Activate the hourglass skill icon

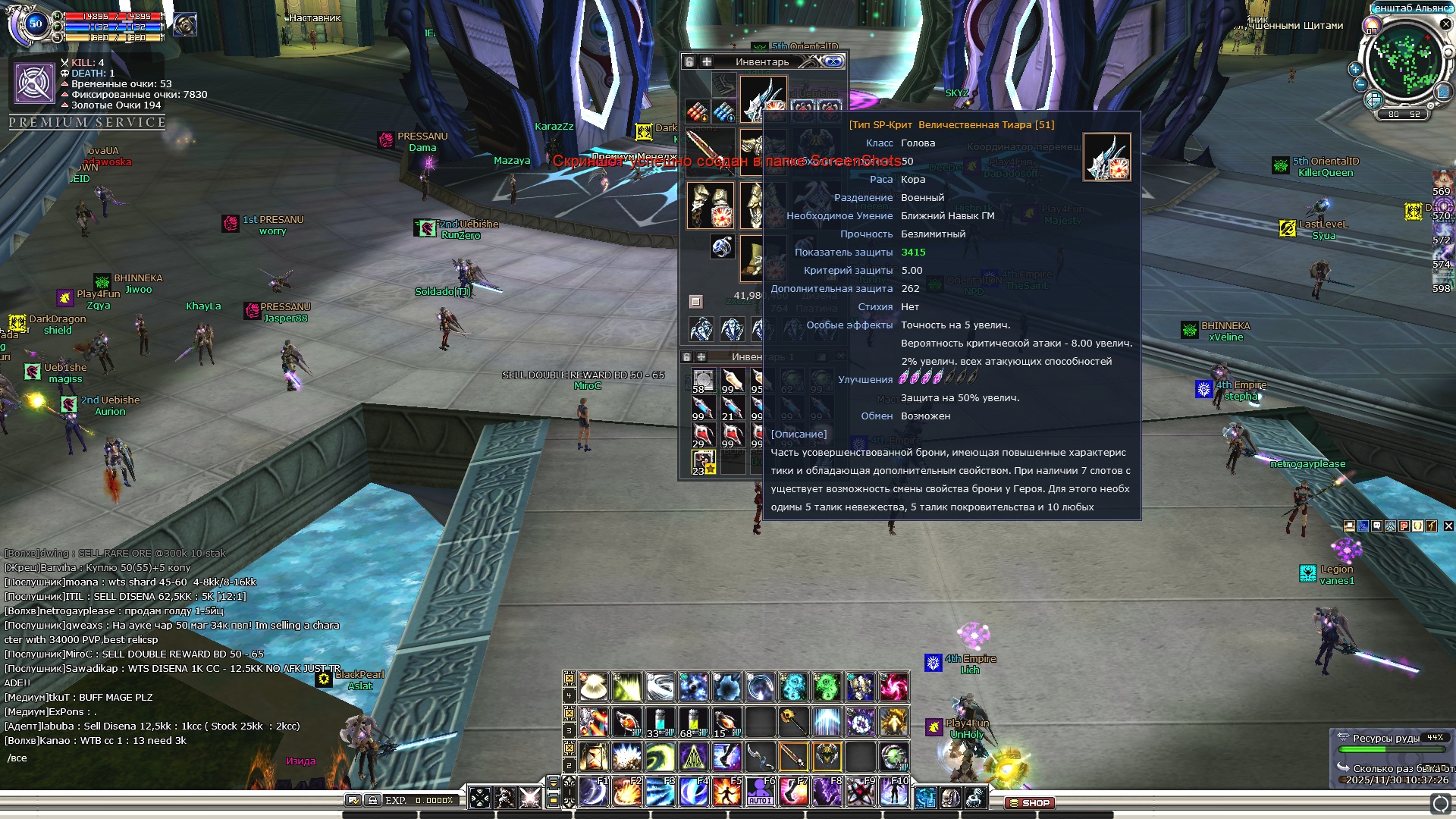pos(593,756)
